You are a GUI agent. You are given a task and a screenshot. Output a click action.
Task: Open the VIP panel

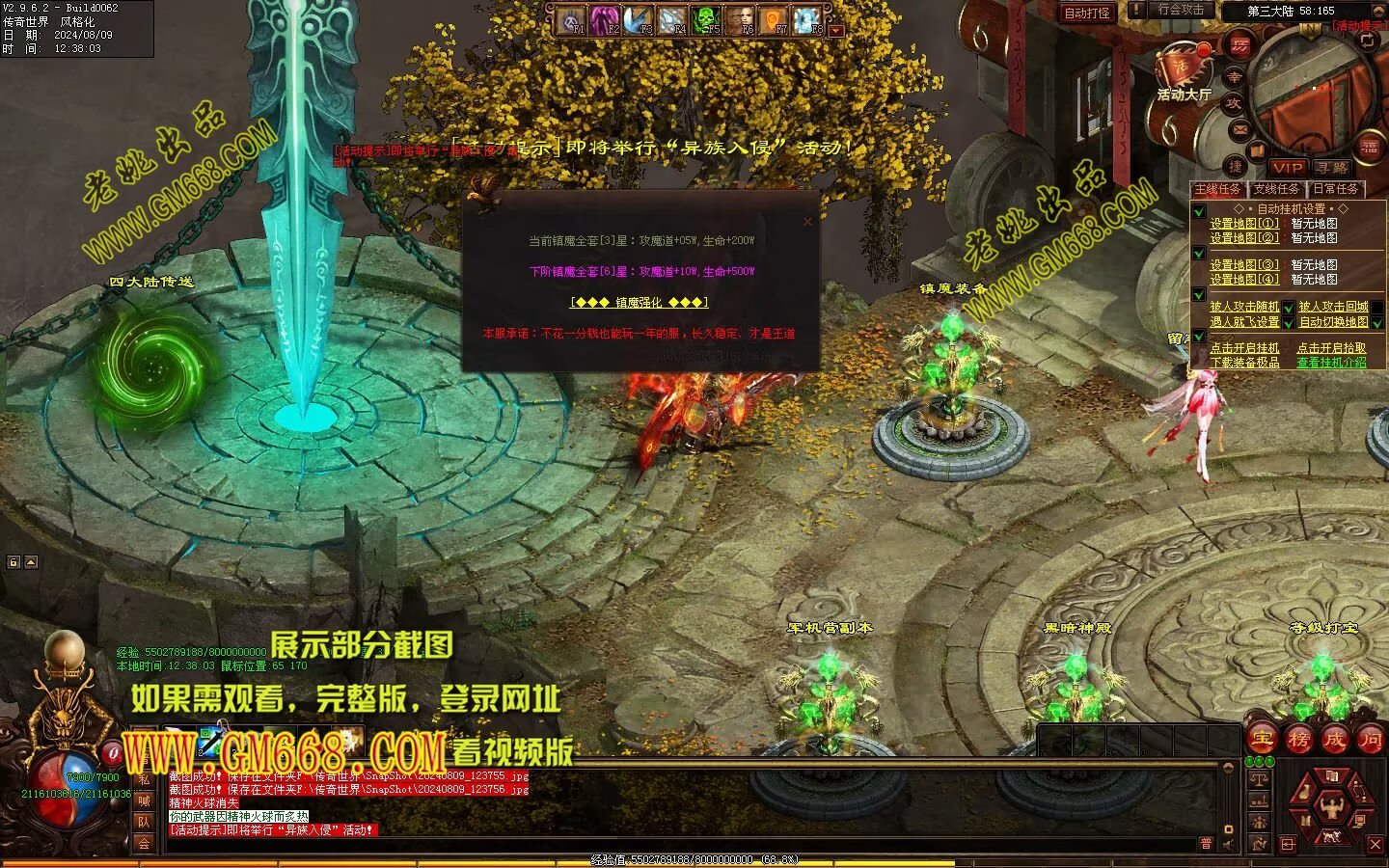(x=1287, y=168)
